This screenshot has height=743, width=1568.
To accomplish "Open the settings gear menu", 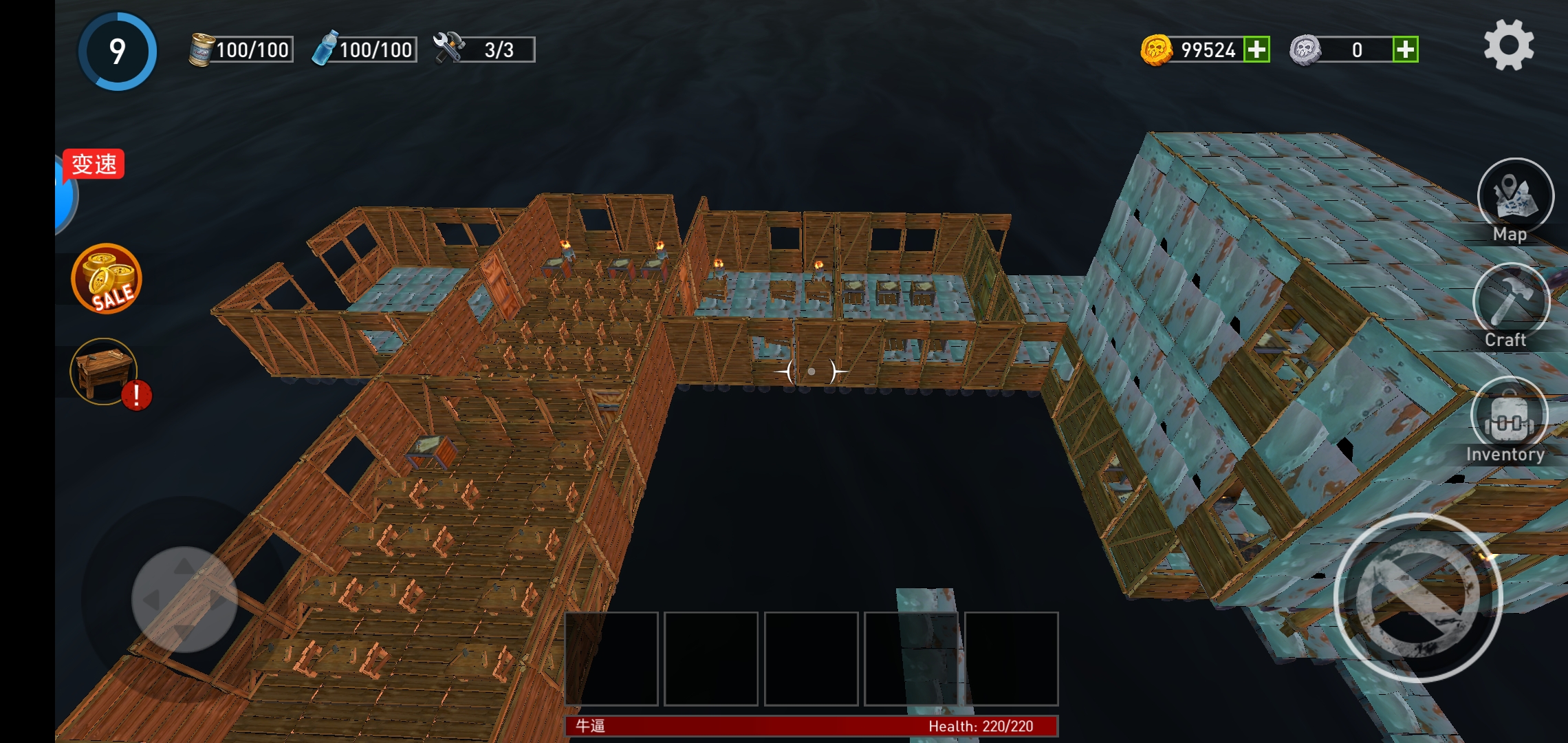I will pos(1508,45).
